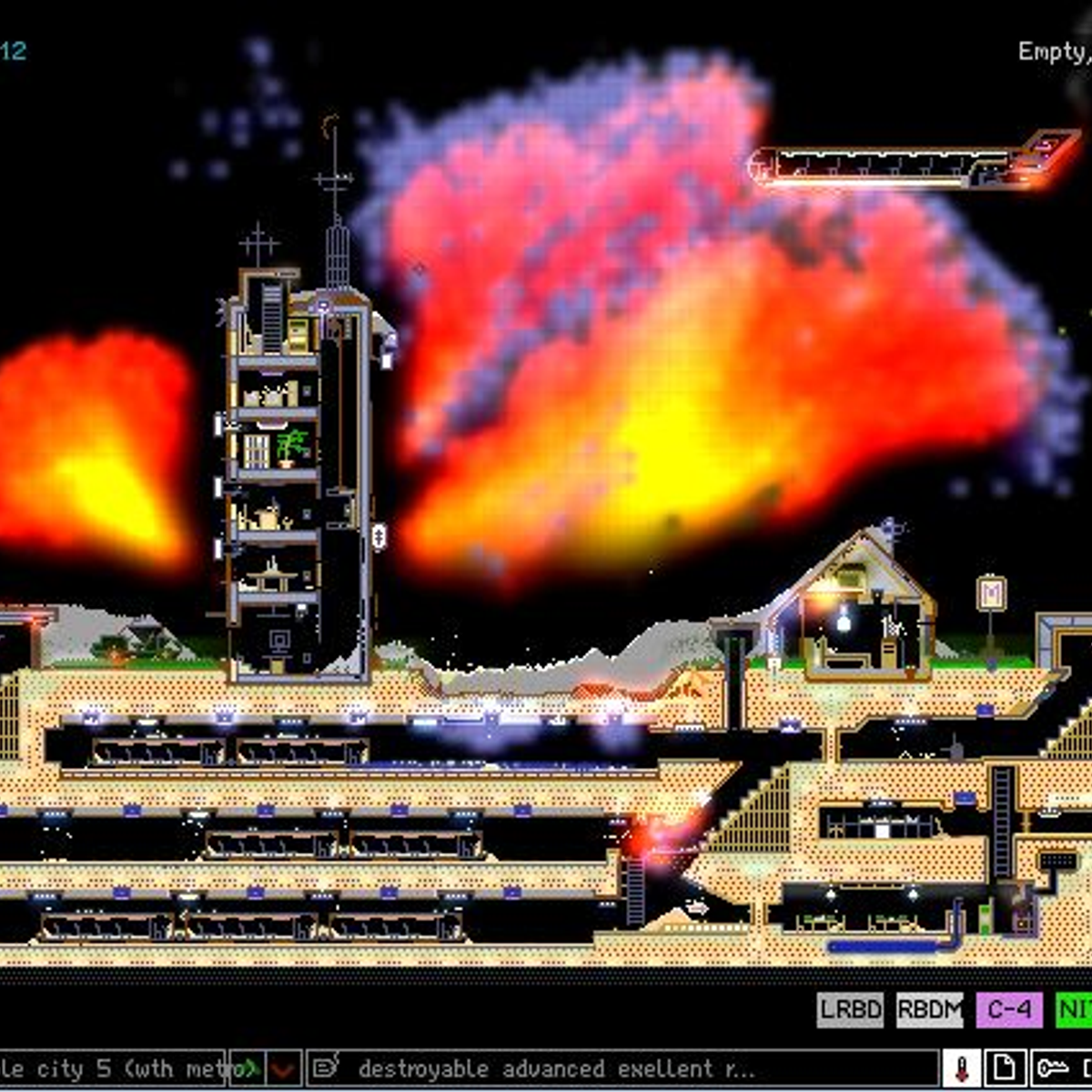
Task: Choose the C-4 explosive element
Action: point(1009,1010)
